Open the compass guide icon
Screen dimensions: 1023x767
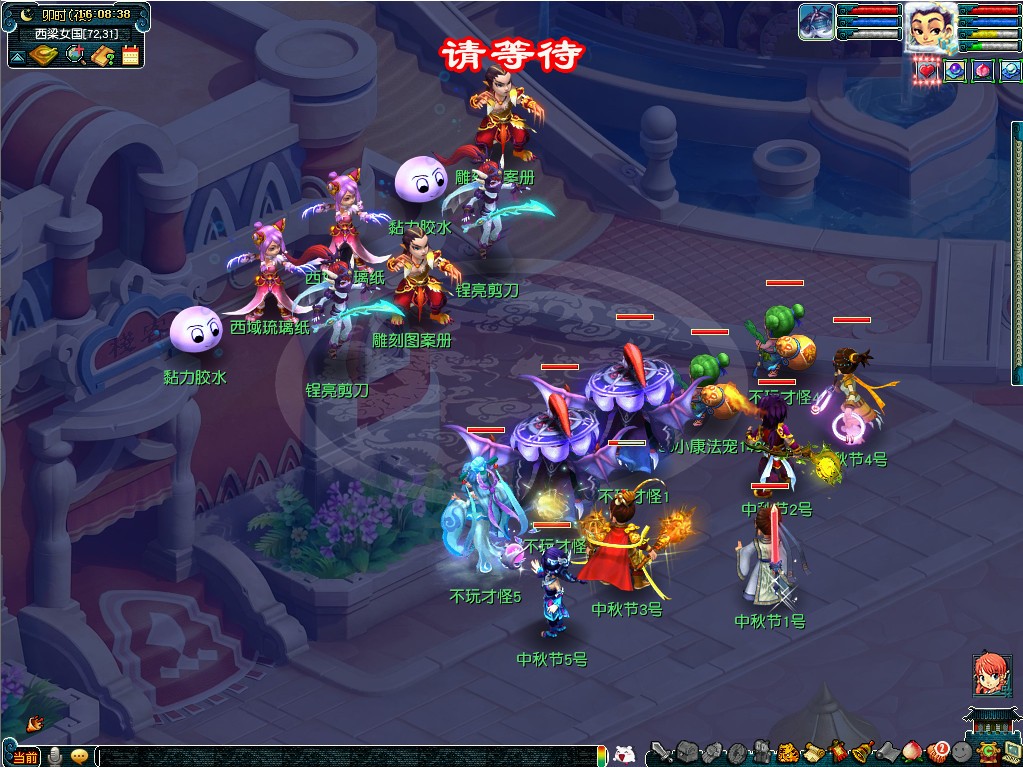click(44, 55)
